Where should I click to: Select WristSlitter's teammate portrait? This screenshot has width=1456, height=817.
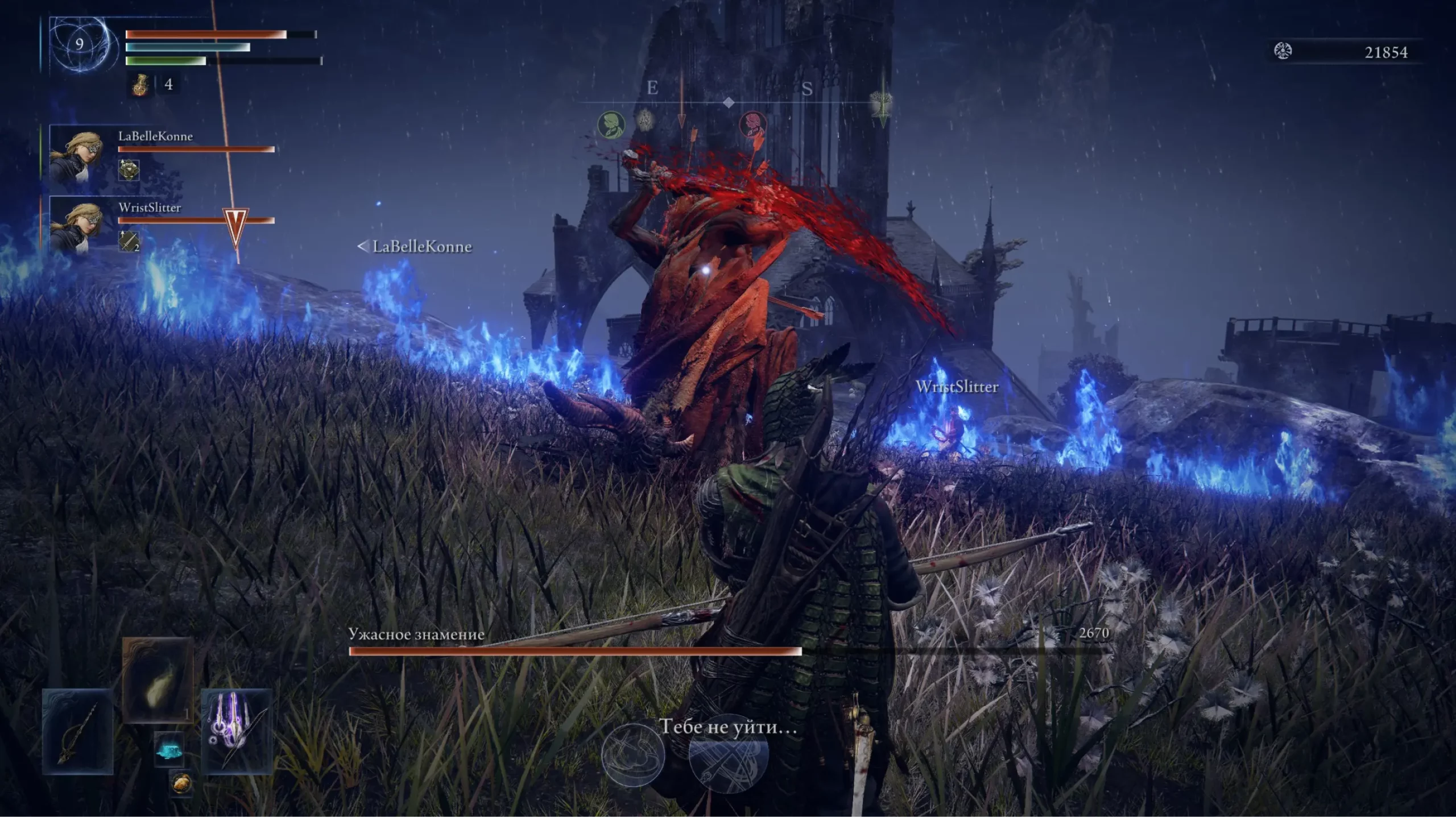pyautogui.click(x=76, y=226)
